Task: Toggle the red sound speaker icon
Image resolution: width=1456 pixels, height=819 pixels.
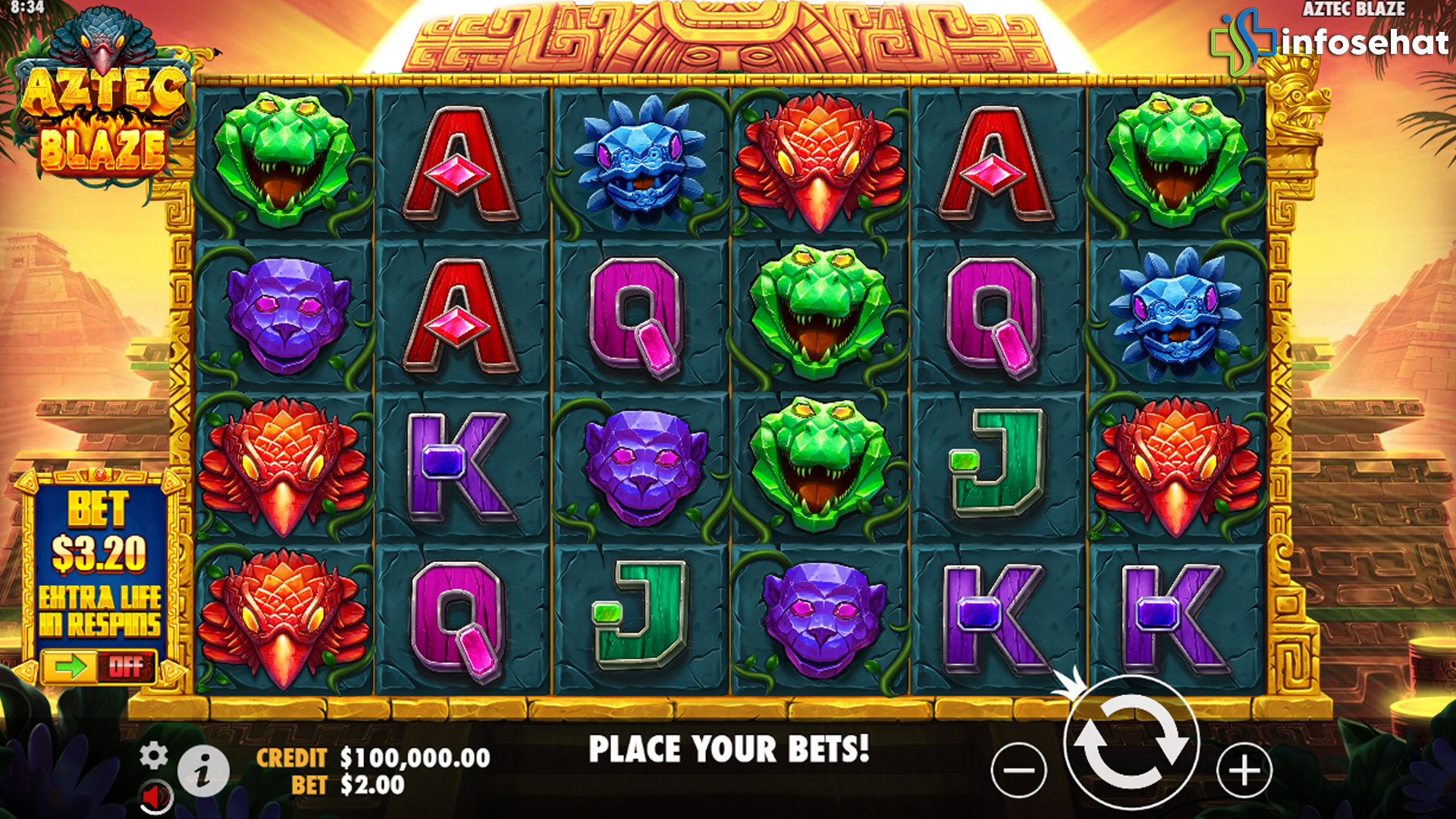Action: 157,797
